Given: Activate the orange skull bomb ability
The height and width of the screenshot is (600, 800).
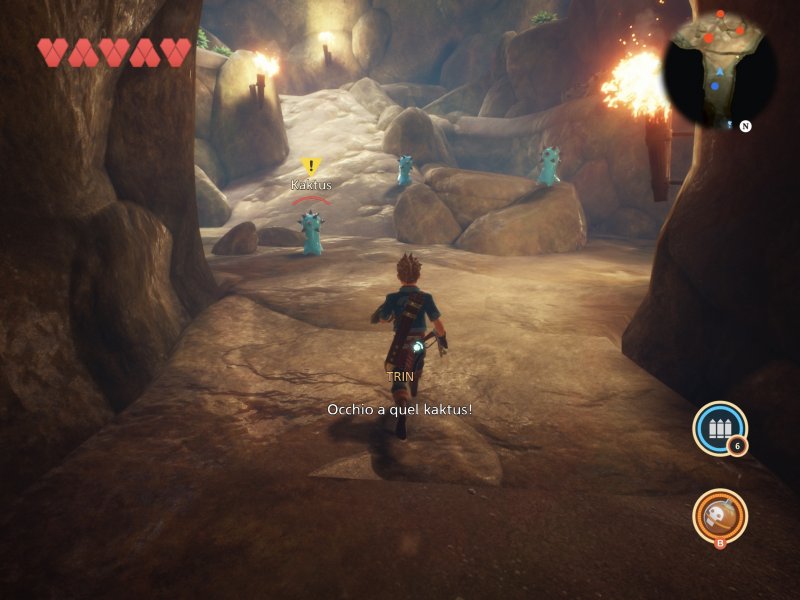Looking at the screenshot, I should coord(719,515).
